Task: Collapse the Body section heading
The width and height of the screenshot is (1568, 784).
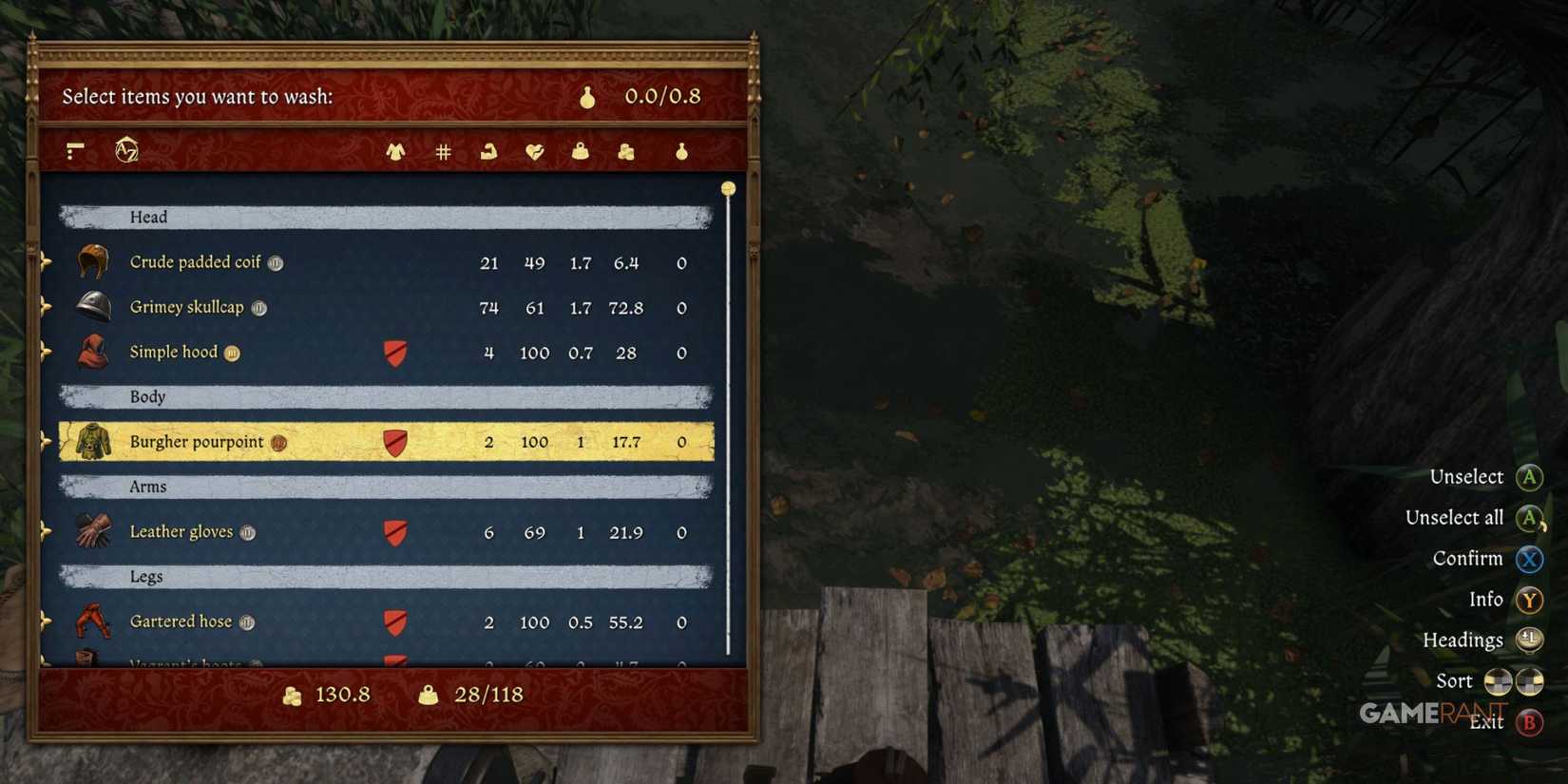Action: pos(147,397)
